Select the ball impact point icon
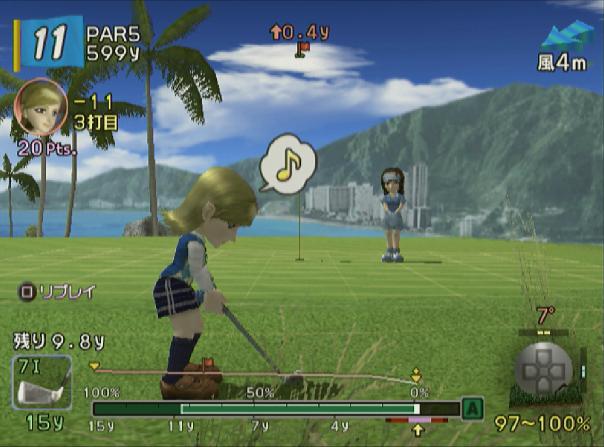Image resolution: width=604 pixels, height=447 pixels. [x=543, y=369]
